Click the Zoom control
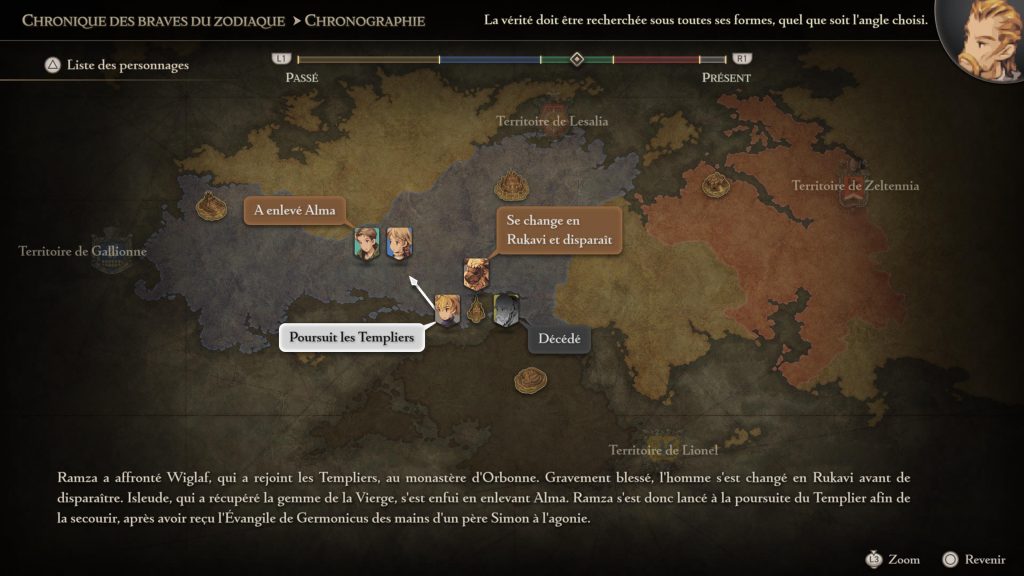 coord(893,560)
